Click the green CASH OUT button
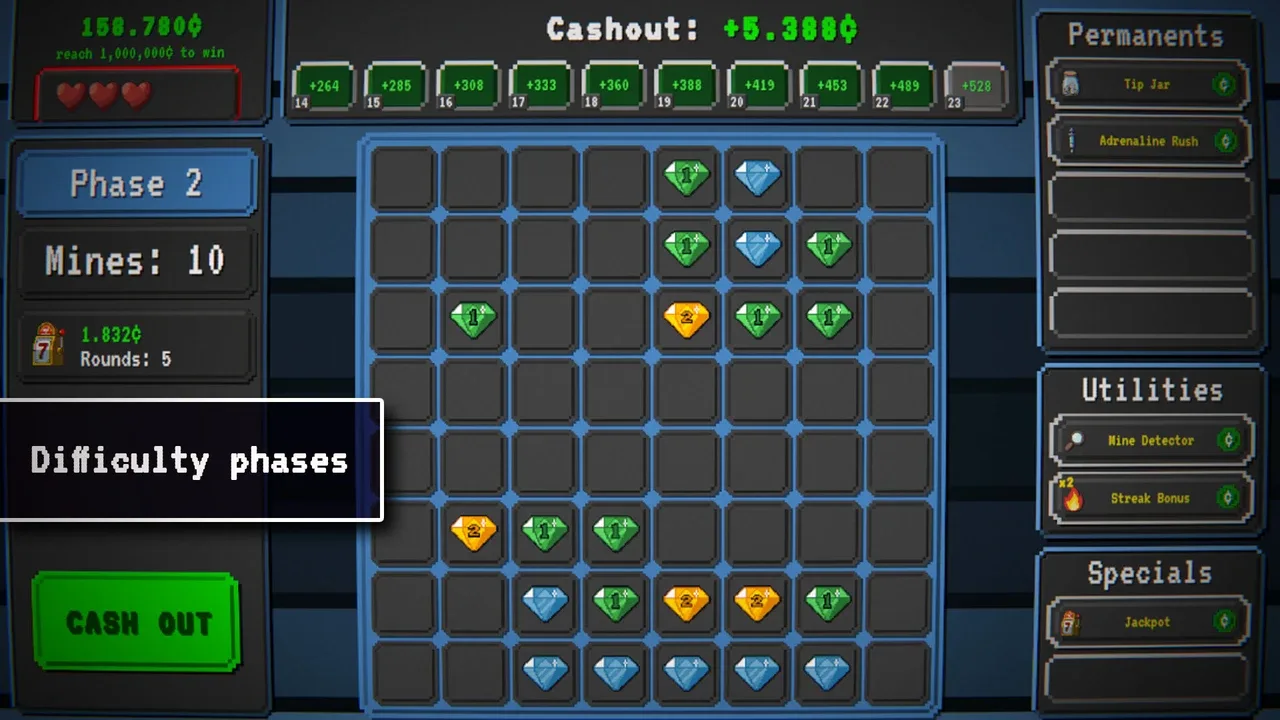 (137, 622)
